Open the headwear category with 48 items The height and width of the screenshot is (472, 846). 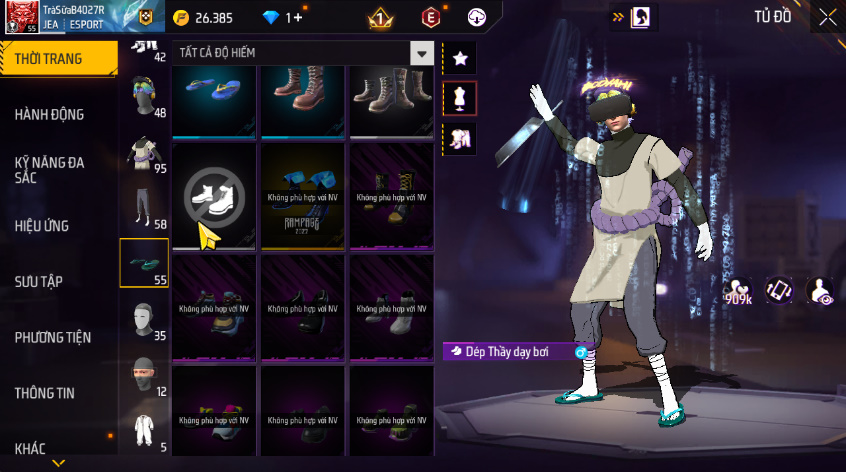(x=144, y=98)
